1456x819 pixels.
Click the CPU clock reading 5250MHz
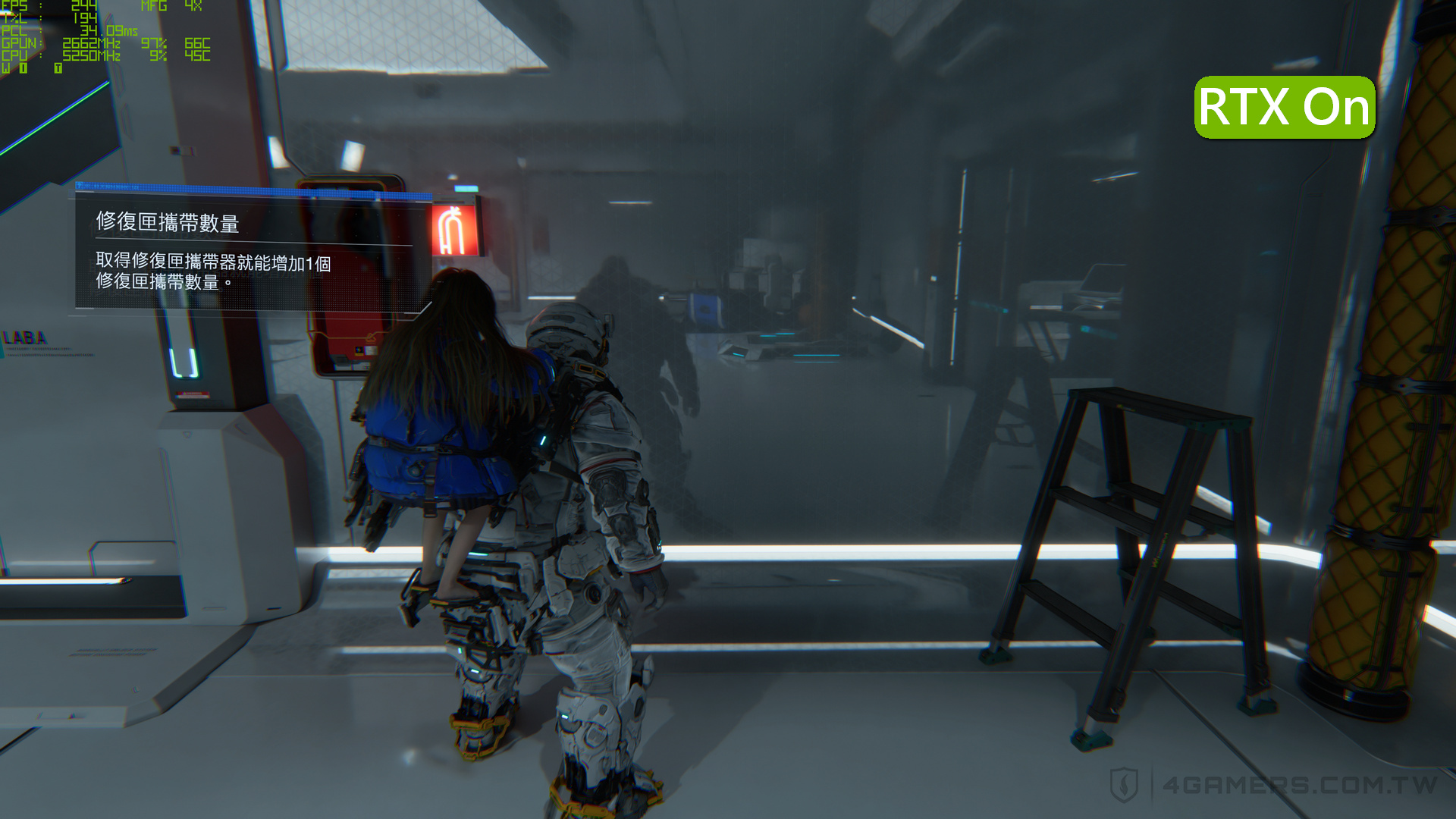click(91, 55)
